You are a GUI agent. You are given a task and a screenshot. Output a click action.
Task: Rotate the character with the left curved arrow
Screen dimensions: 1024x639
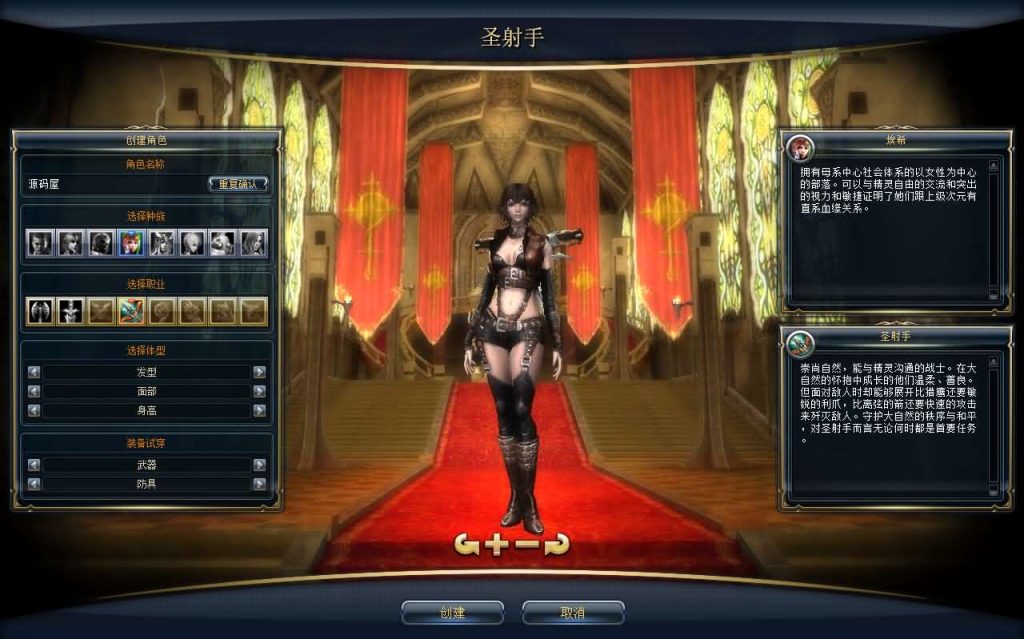pos(467,544)
